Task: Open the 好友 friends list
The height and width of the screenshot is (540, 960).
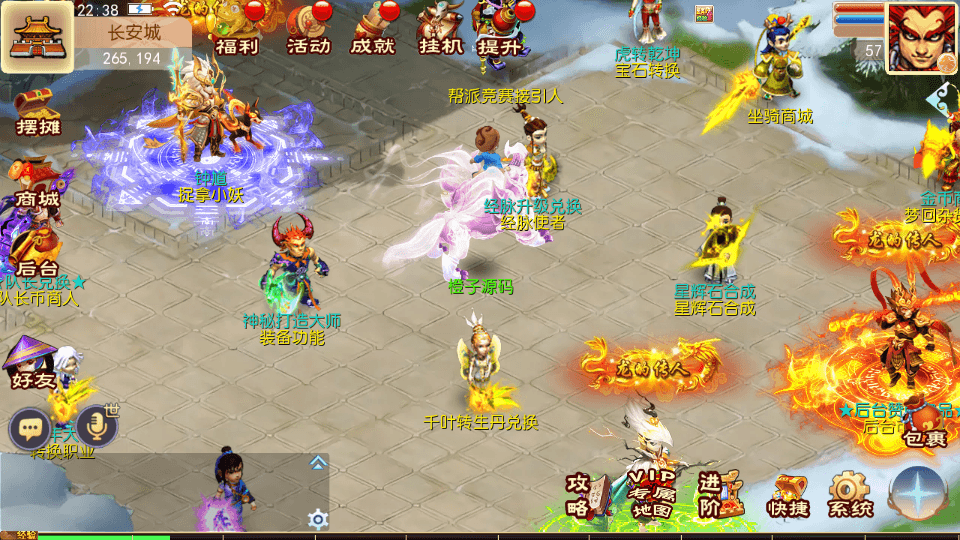Action: point(32,364)
